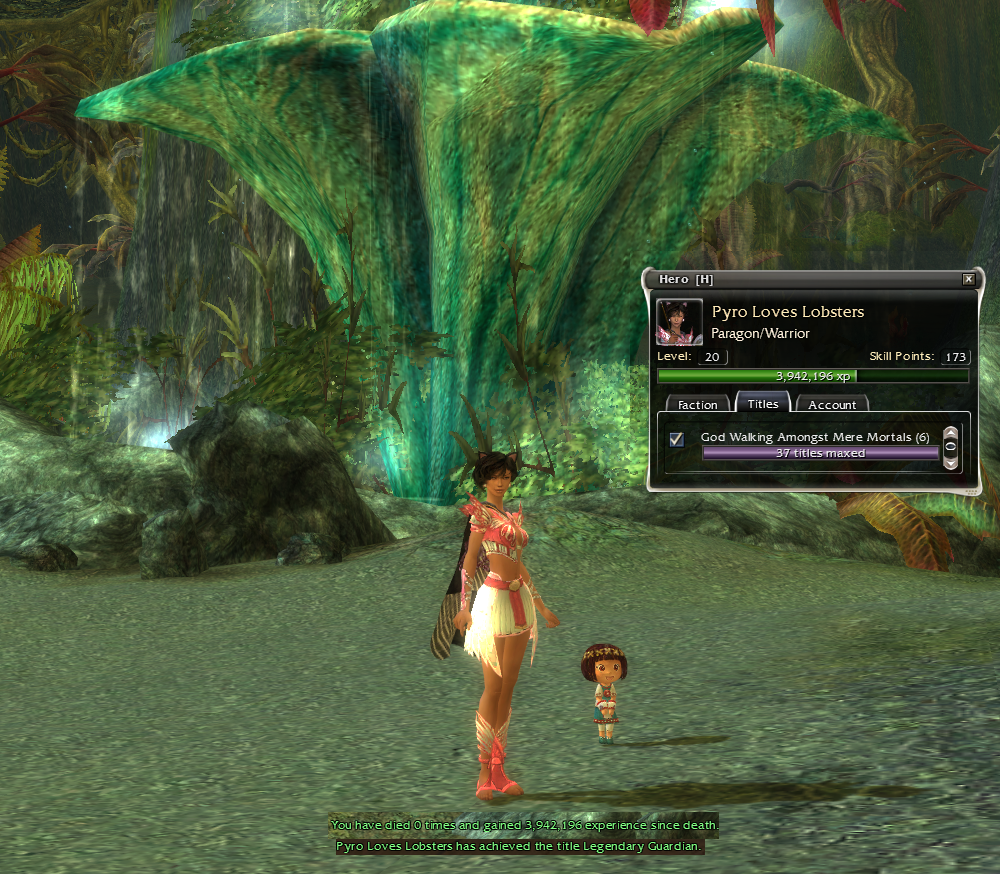Select the God Walking Amongst Mere Mortals title row
The width and height of the screenshot is (1000, 874).
(x=815, y=438)
